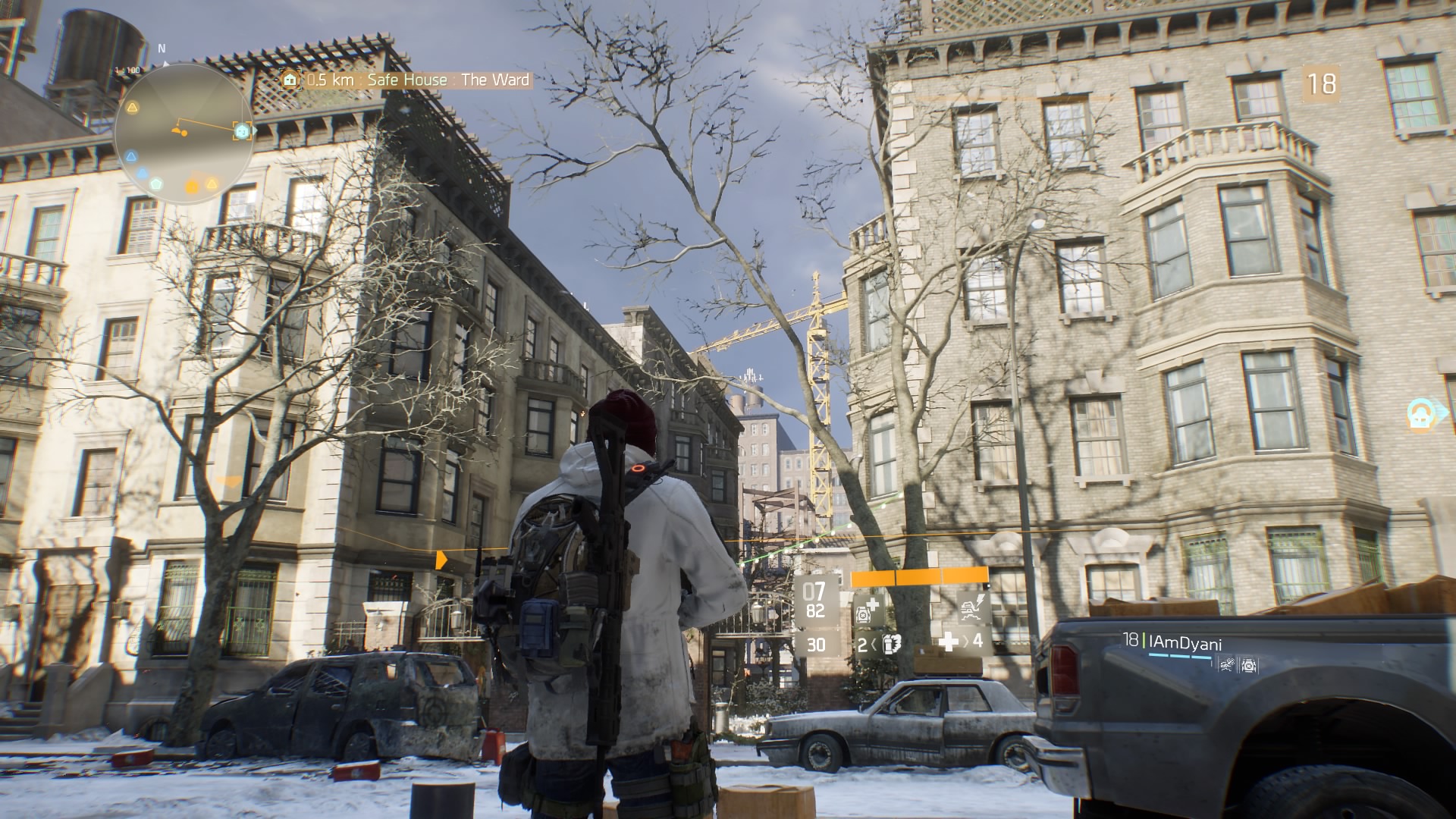Toggle the blue triangle marker on the minimap
The width and height of the screenshot is (1456, 819).
click(x=132, y=155)
